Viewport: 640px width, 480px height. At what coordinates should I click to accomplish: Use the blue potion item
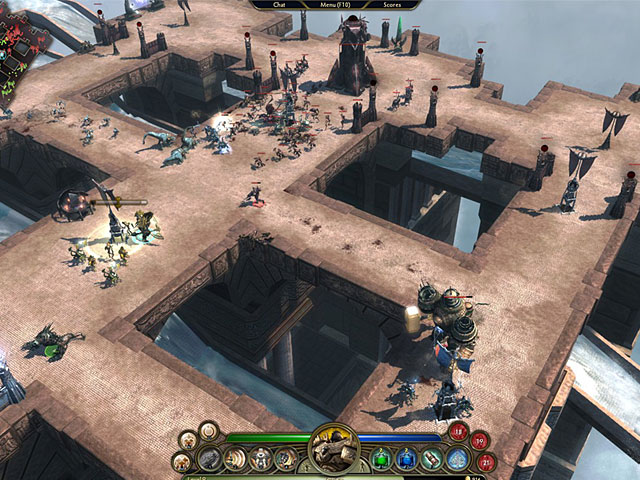pos(406,458)
